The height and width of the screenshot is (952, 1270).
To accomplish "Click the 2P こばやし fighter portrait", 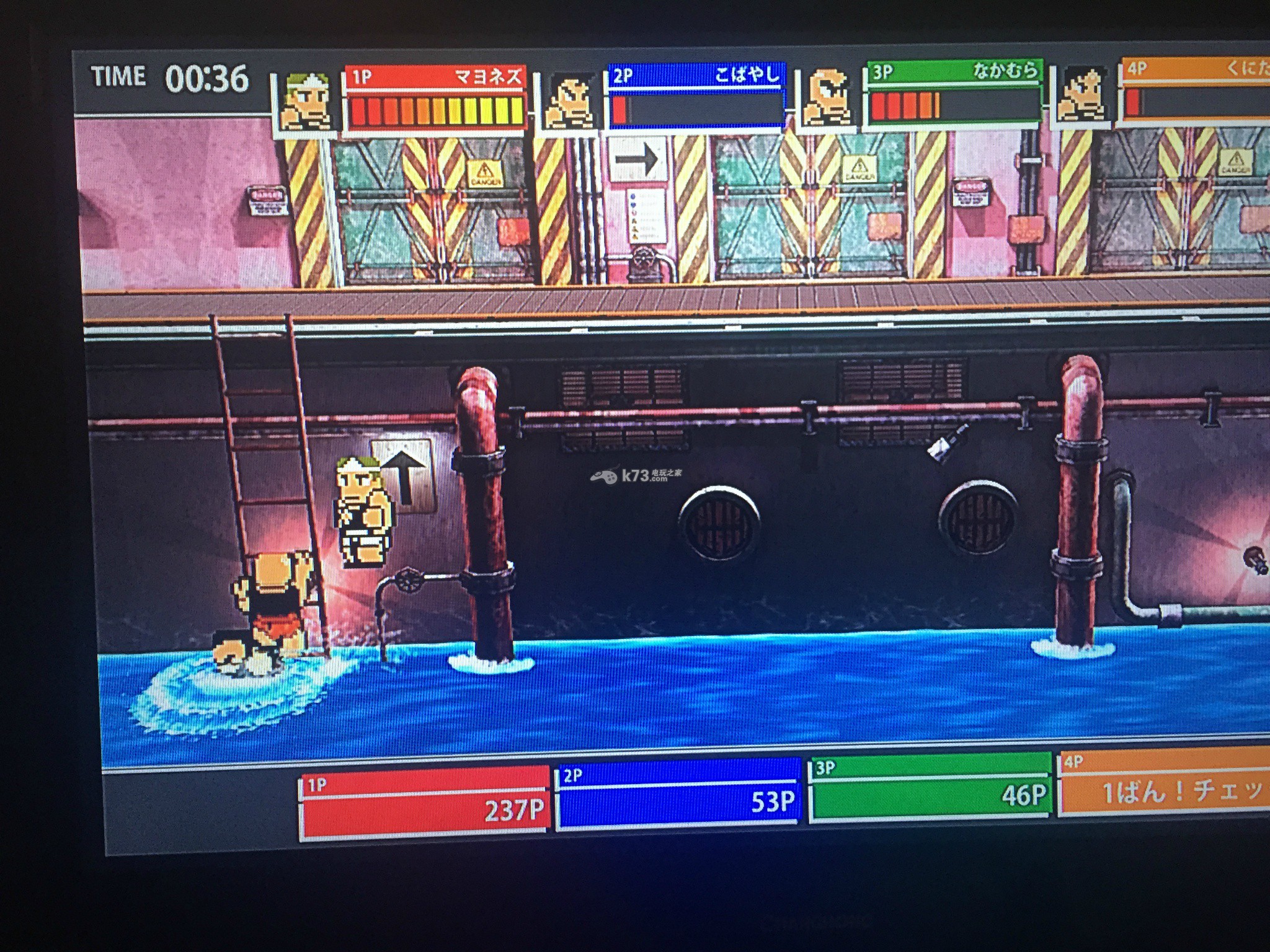I will click(x=569, y=101).
